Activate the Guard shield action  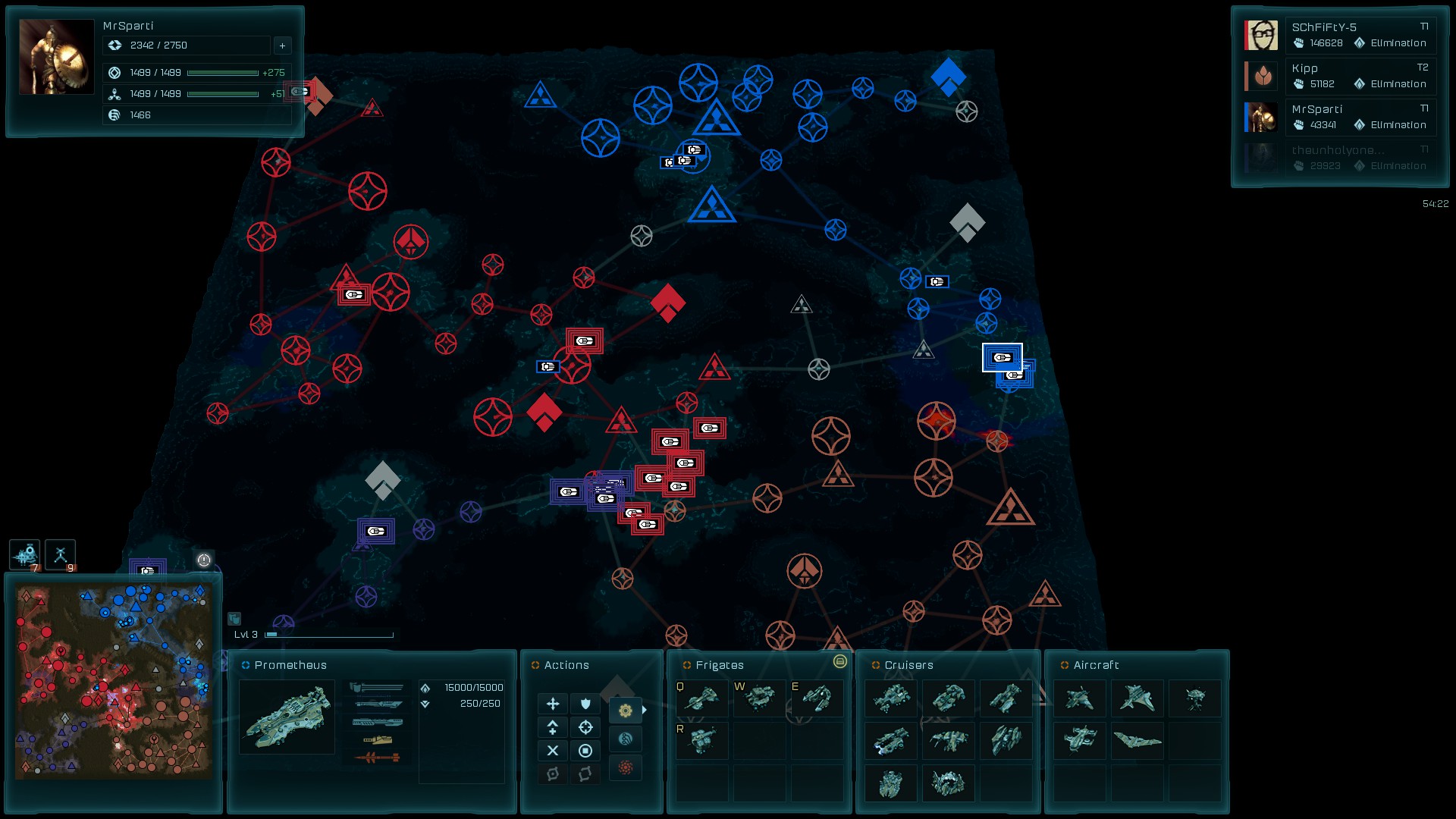pos(585,704)
